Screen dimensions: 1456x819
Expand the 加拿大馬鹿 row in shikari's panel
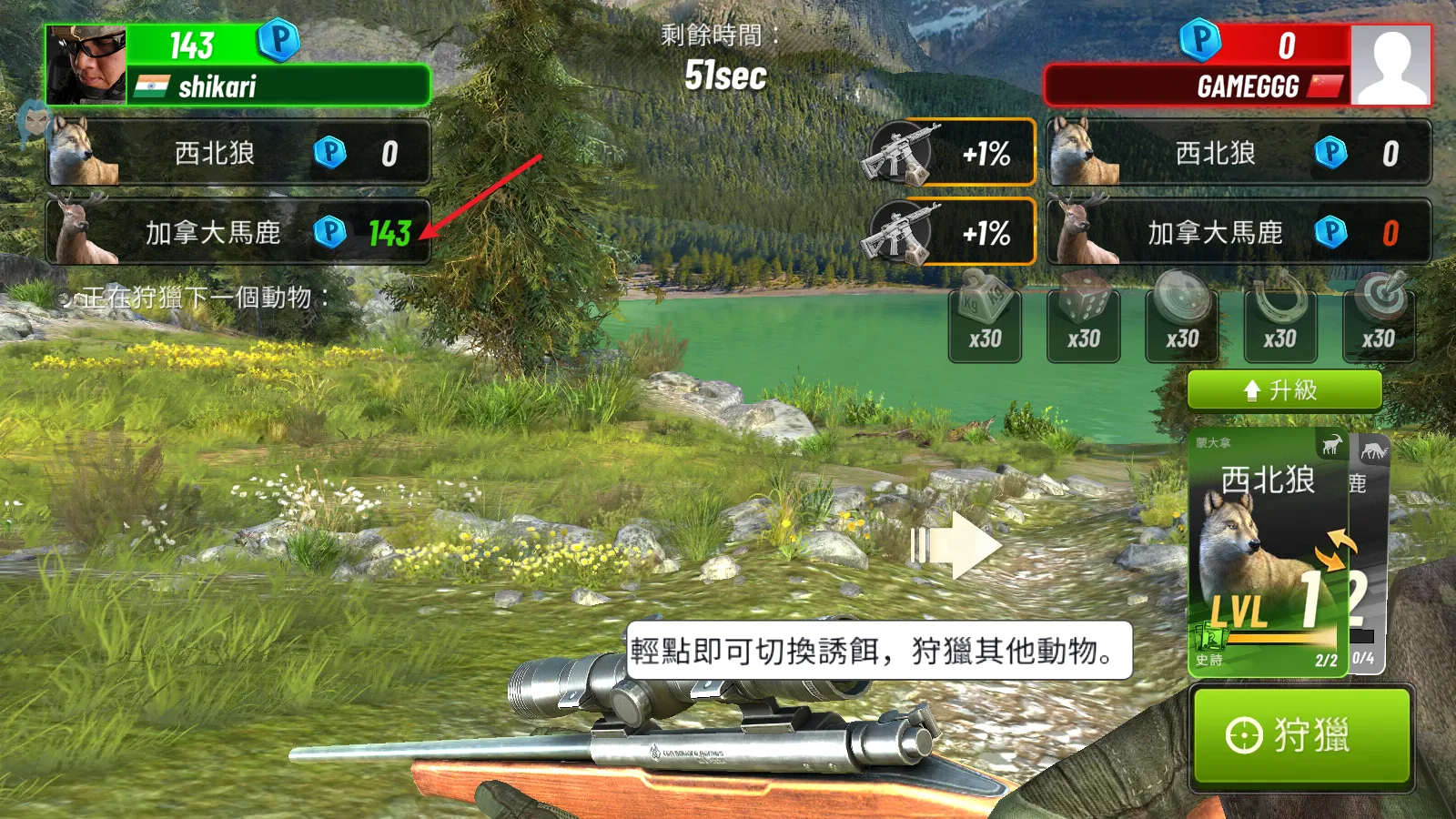click(238, 233)
